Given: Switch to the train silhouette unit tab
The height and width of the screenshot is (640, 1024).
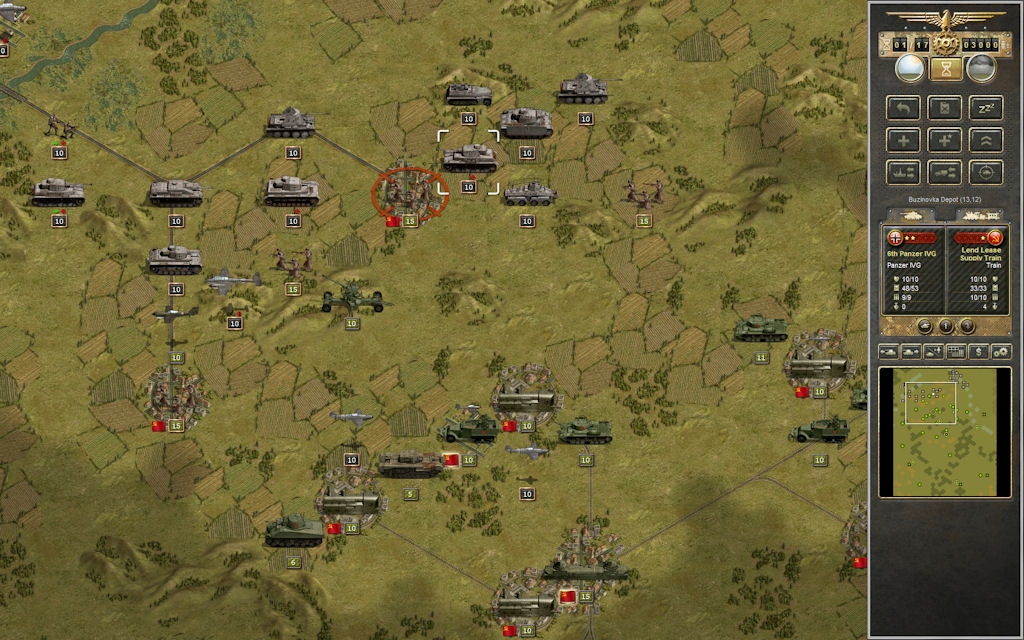Looking at the screenshot, I should click(979, 215).
